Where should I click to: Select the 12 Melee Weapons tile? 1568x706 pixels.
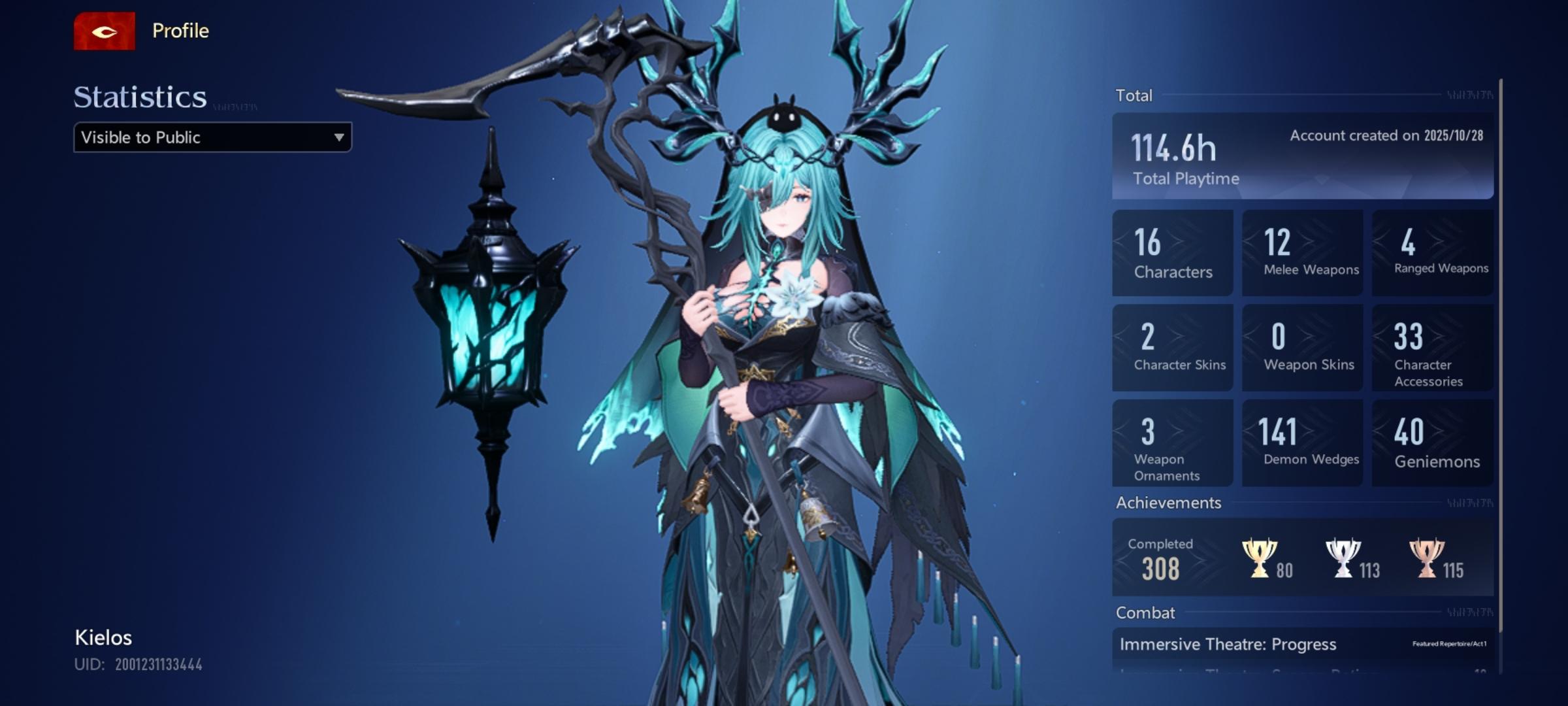(x=1302, y=253)
